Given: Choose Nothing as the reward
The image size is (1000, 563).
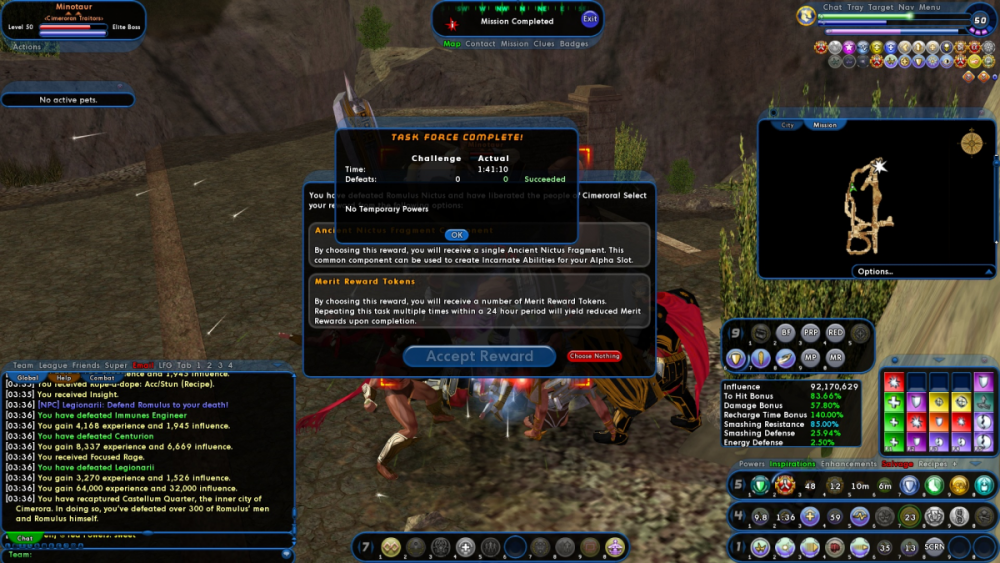Looking at the screenshot, I should (594, 356).
